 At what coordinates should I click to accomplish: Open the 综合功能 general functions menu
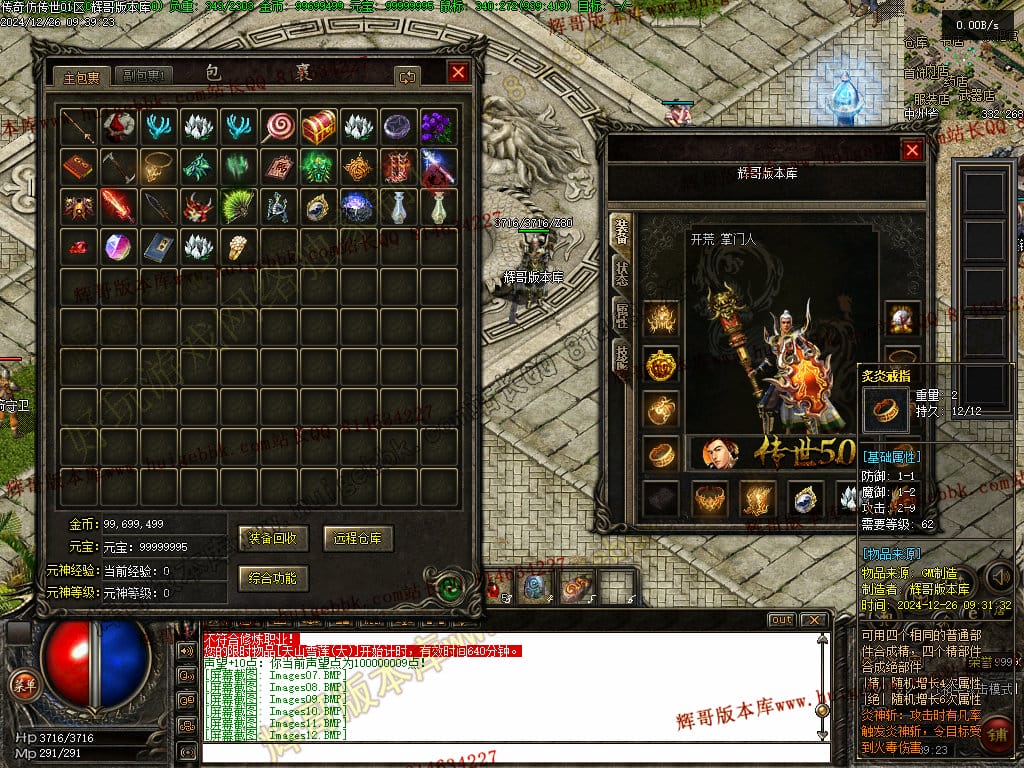(x=272, y=577)
